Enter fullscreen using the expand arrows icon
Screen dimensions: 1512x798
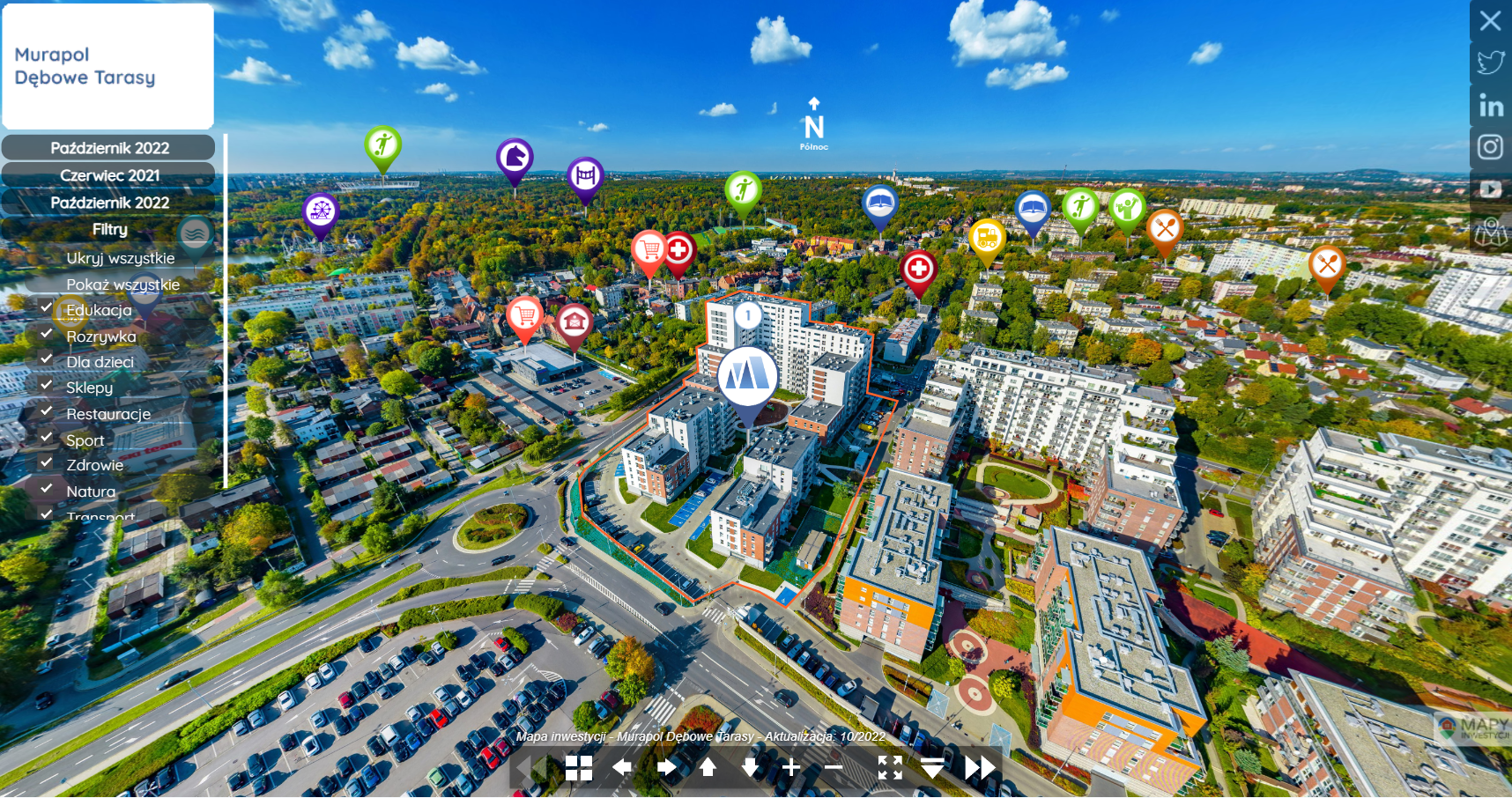click(890, 768)
